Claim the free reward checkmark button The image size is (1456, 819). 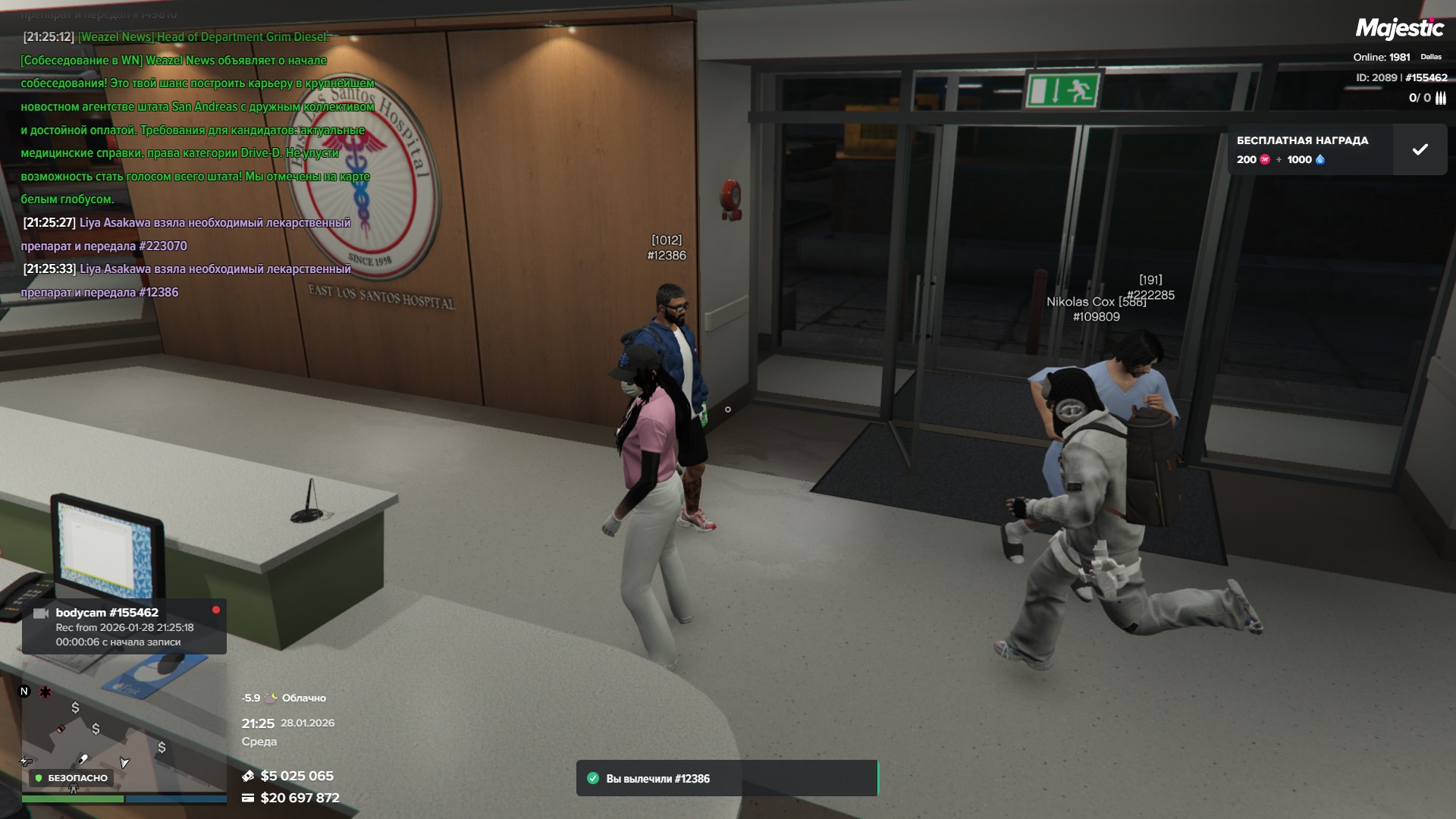click(1420, 149)
